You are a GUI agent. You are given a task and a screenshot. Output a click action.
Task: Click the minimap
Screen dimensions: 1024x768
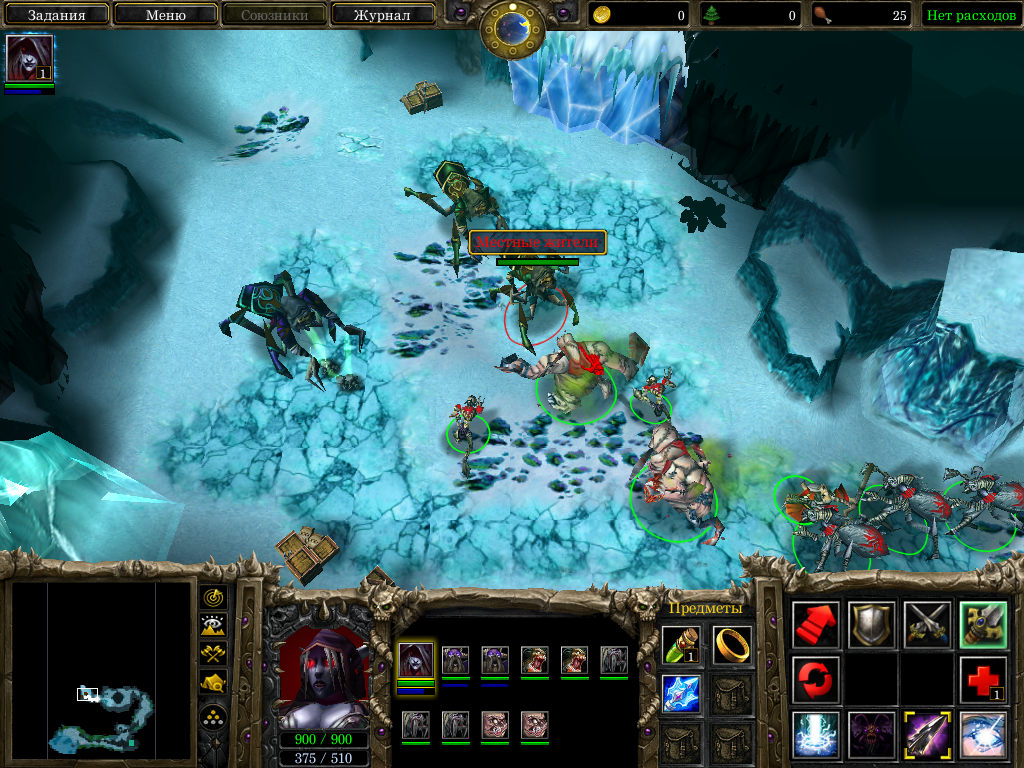(101, 669)
